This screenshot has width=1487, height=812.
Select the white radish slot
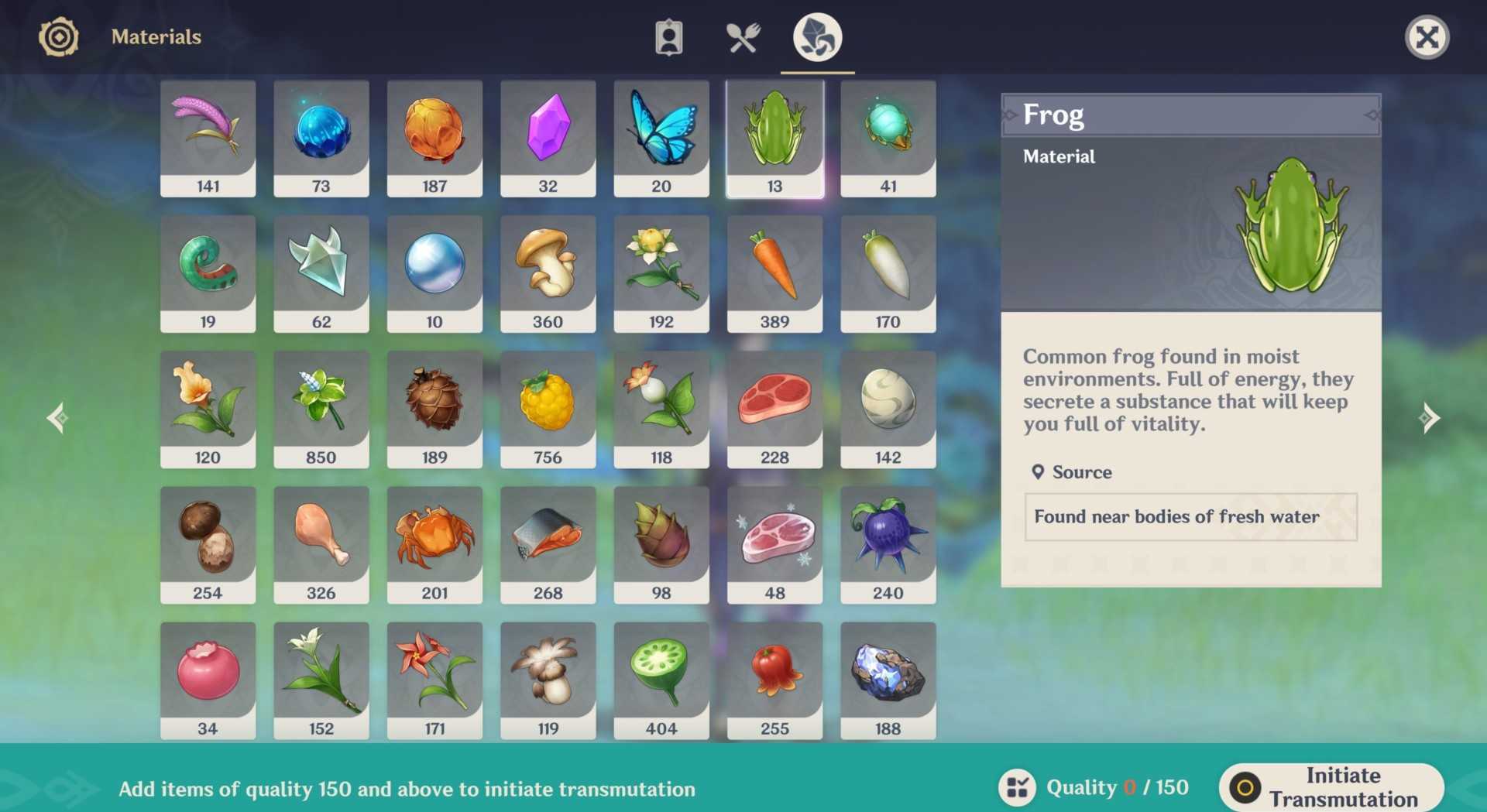pyautogui.click(x=888, y=274)
